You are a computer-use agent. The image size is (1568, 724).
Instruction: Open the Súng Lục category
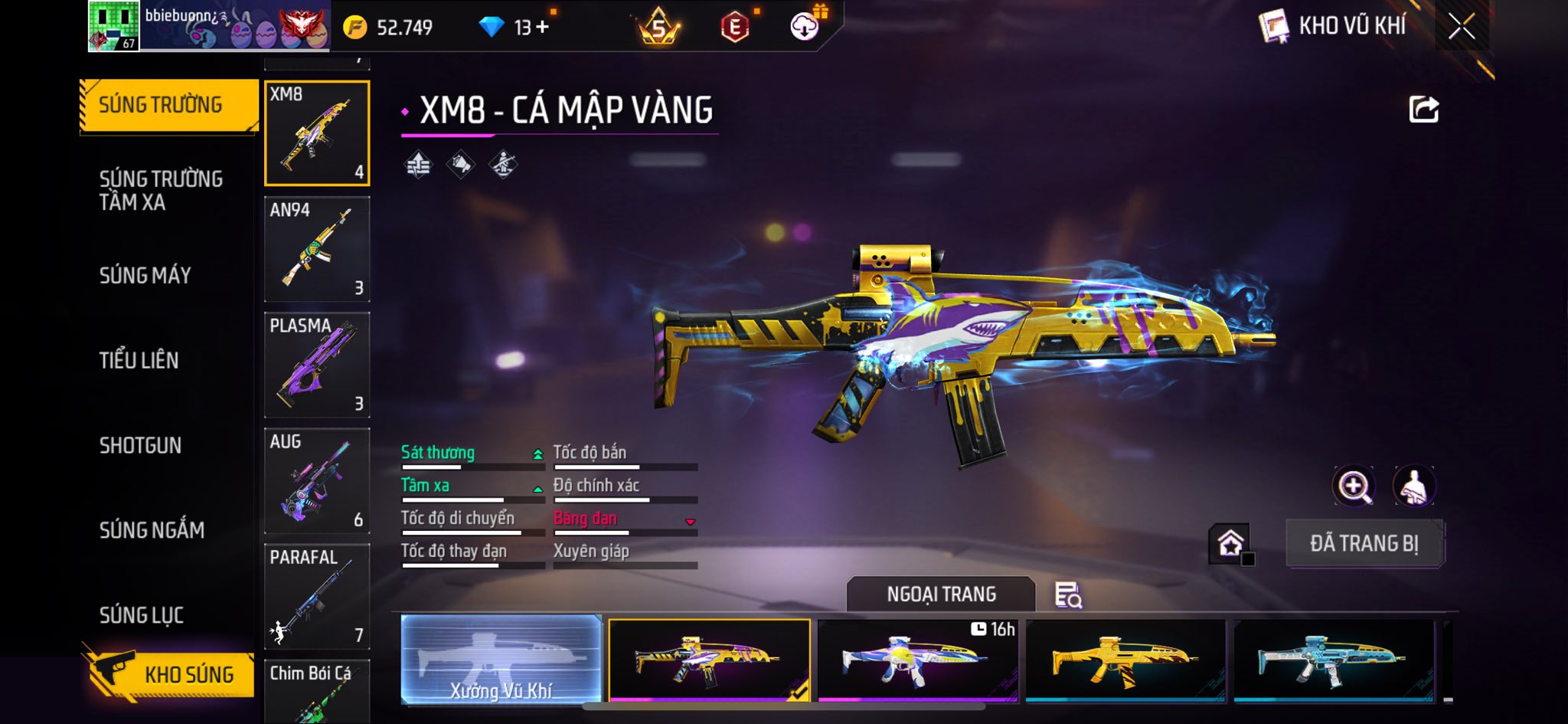[142, 615]
